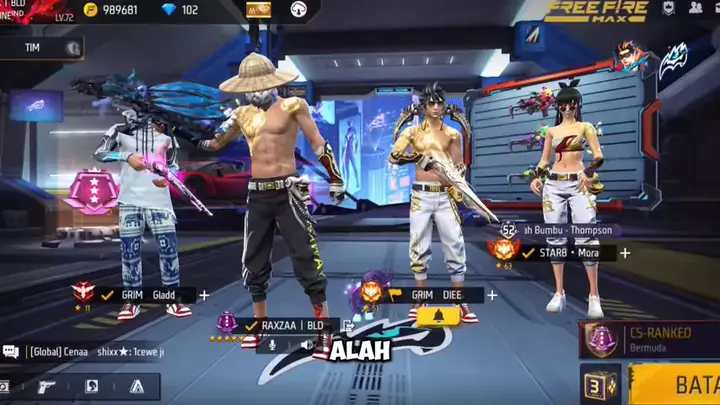This screenshot has width=720, height=405.
Task: Click the plus next to GRIM Gladd
Action: point(204,295)
